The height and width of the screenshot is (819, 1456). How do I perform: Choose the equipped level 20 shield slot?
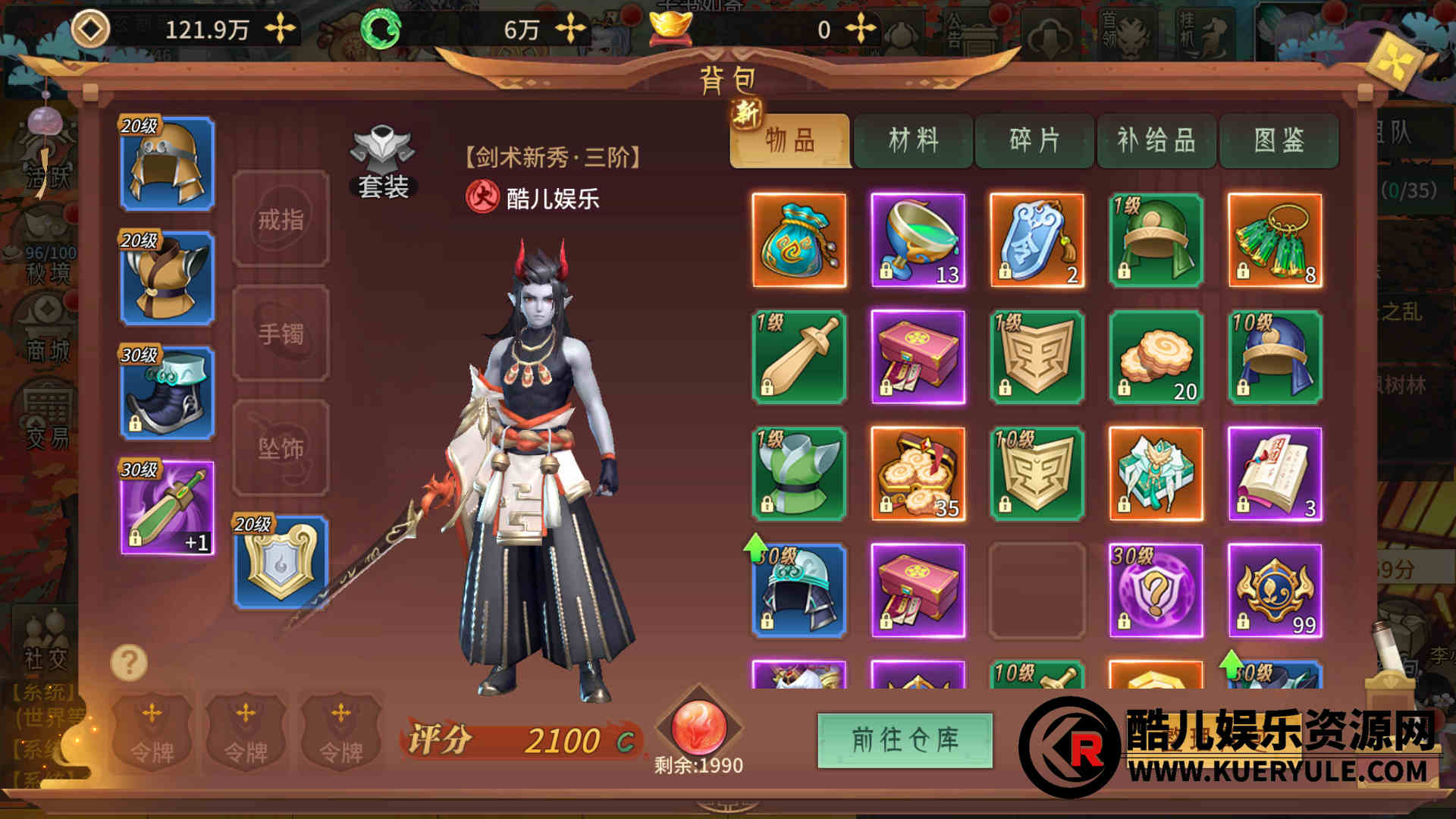pos(281,563)
